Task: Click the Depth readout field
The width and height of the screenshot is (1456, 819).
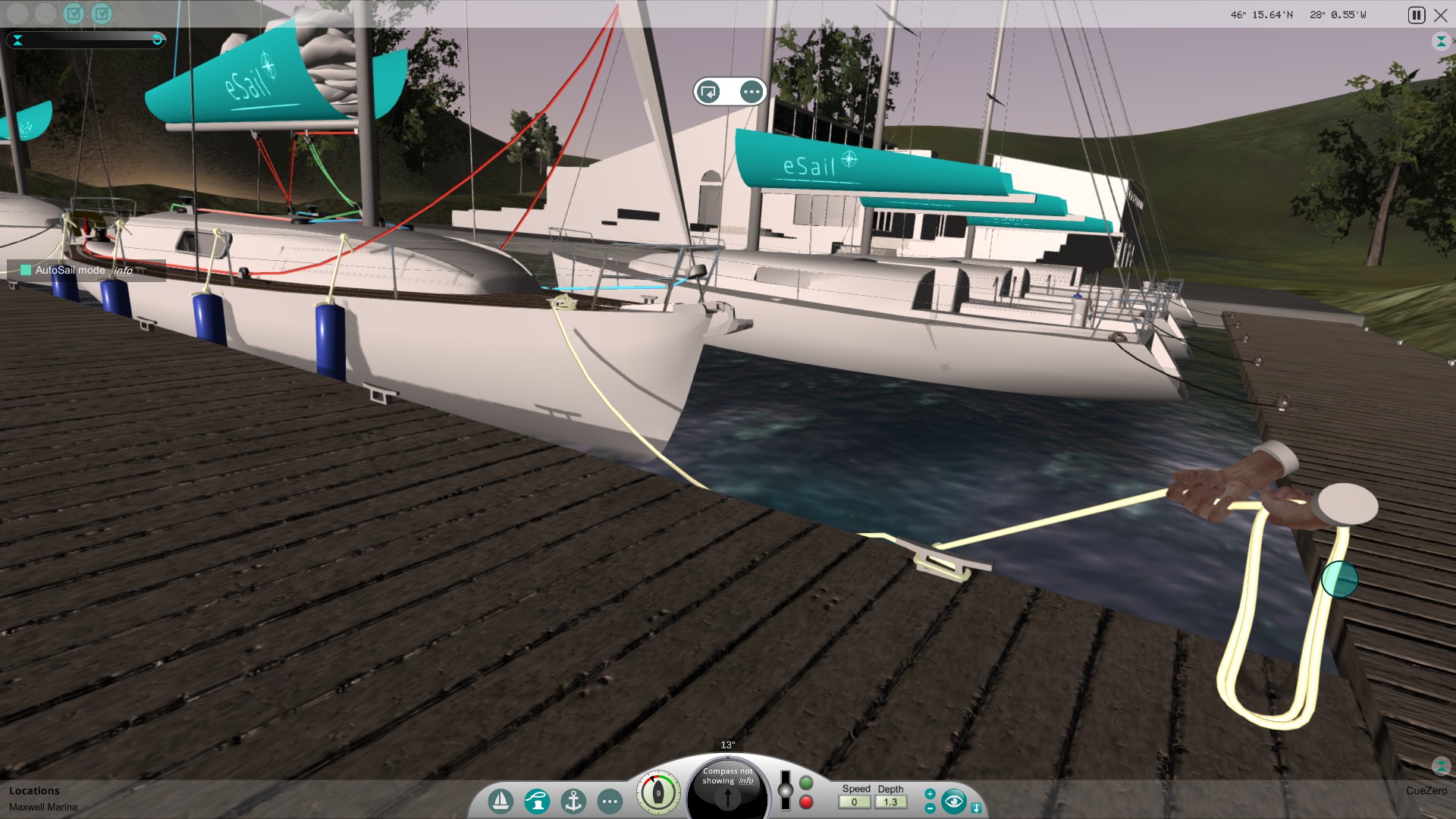Action: [891, 802]
